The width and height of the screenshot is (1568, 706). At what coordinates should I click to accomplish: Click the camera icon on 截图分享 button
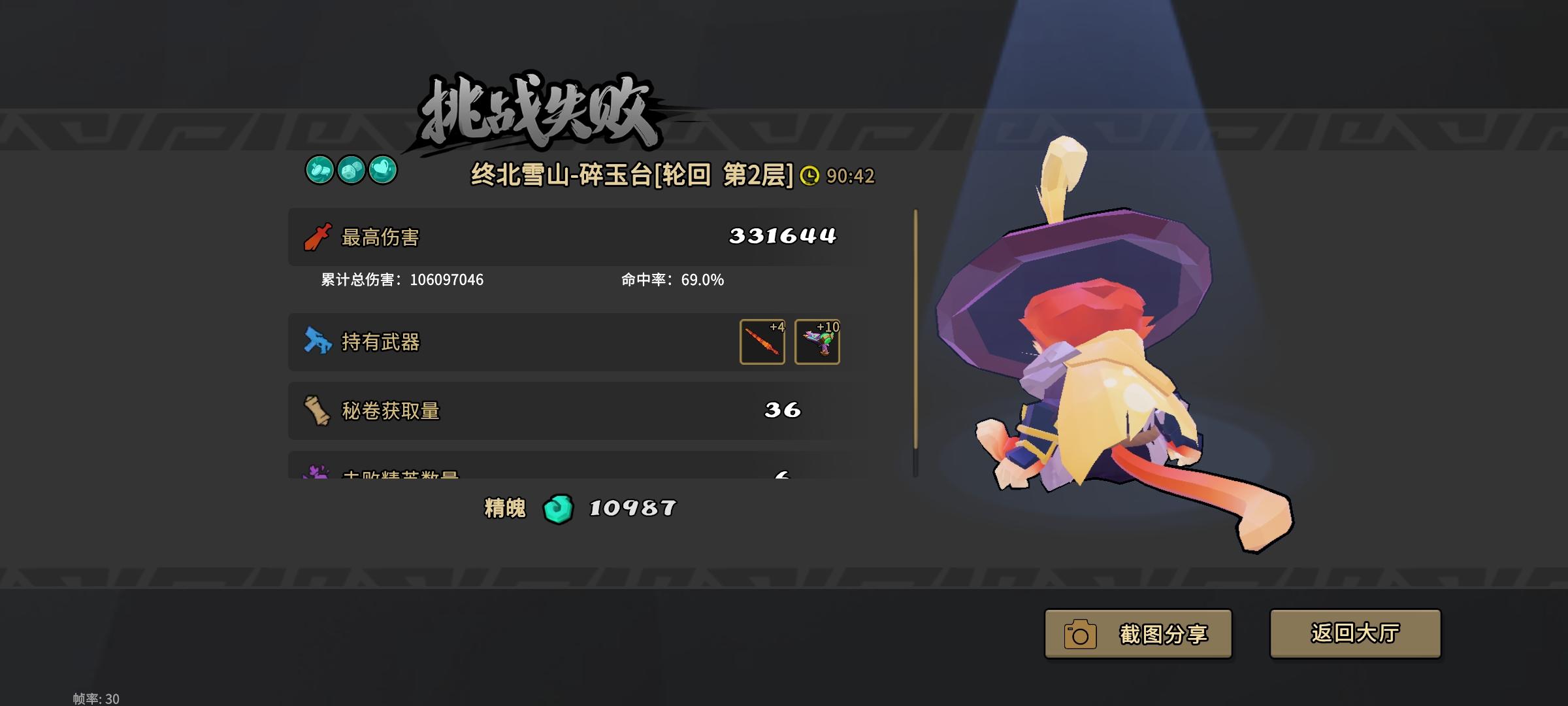click(1081, 633)
